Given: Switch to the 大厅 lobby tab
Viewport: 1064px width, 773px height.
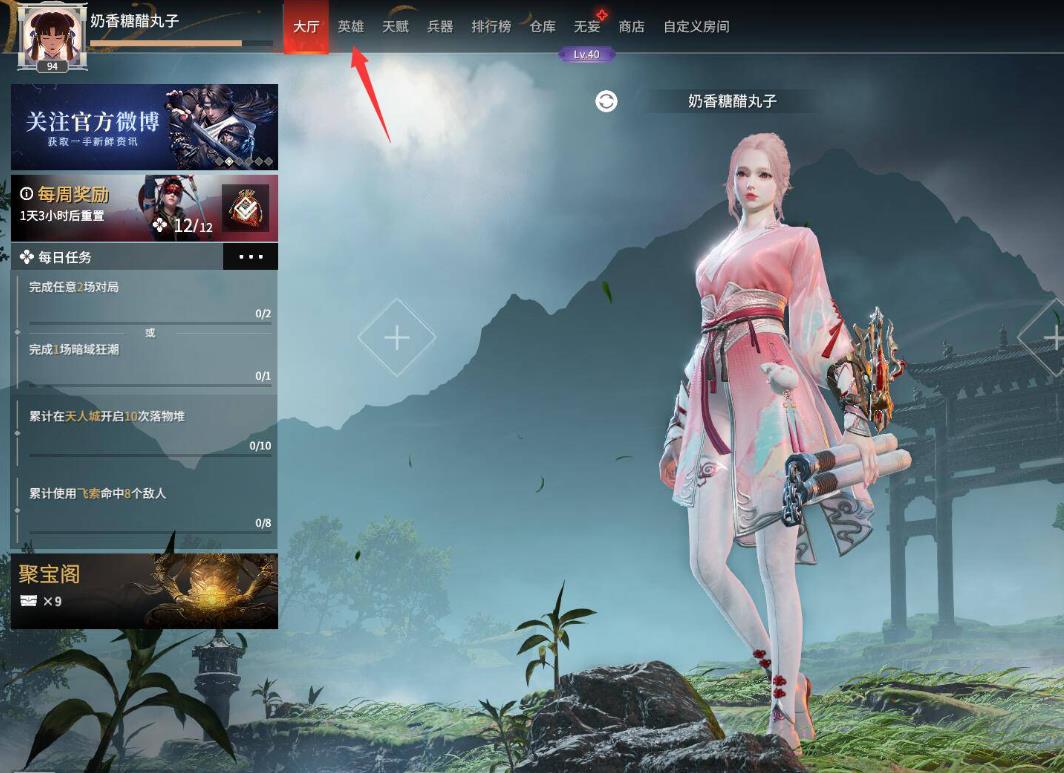Looking at the screenshot, I should (x=306, y=27).
